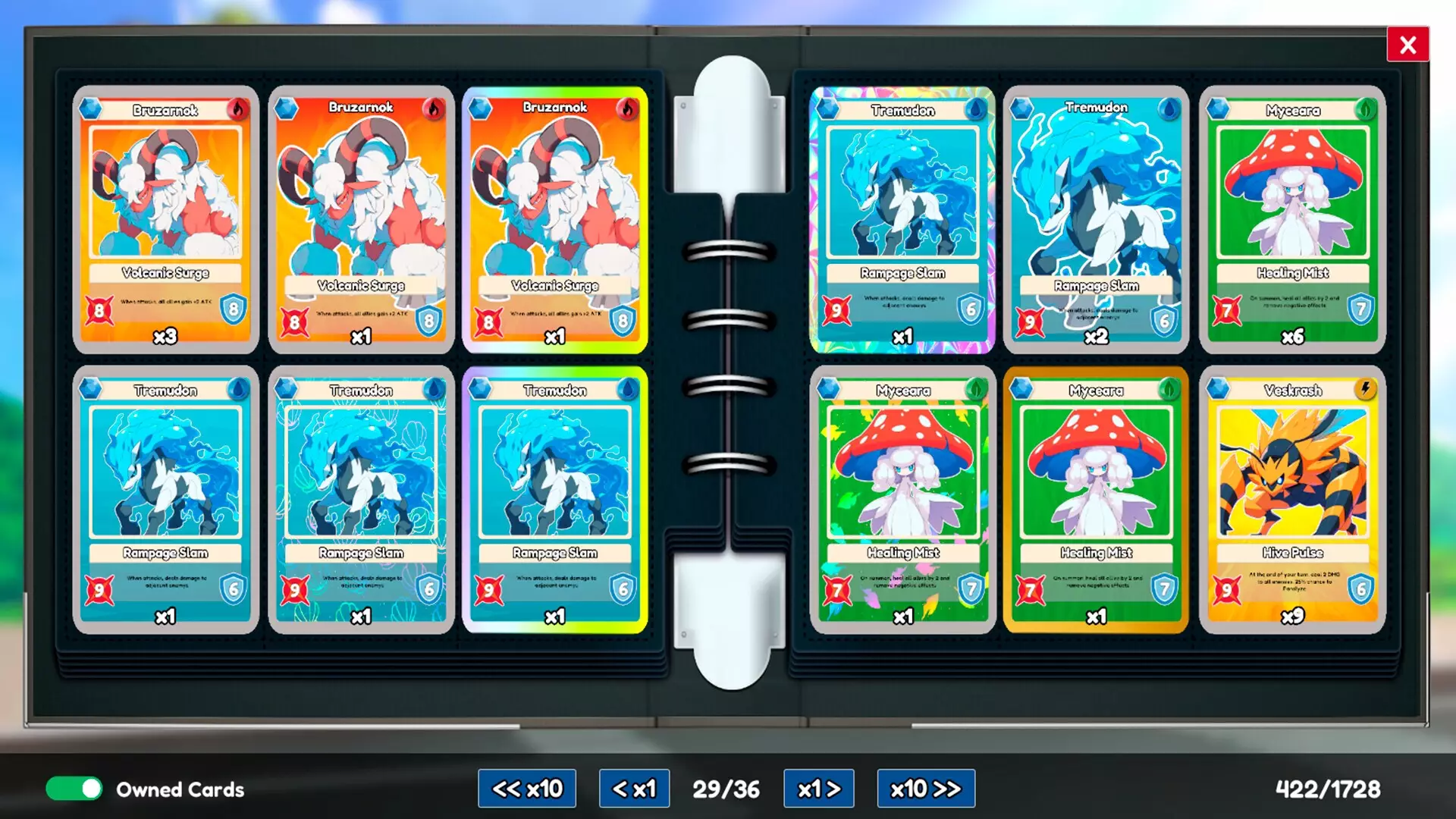Close the card binder

pyautogui.click(x=1408, y=45)
